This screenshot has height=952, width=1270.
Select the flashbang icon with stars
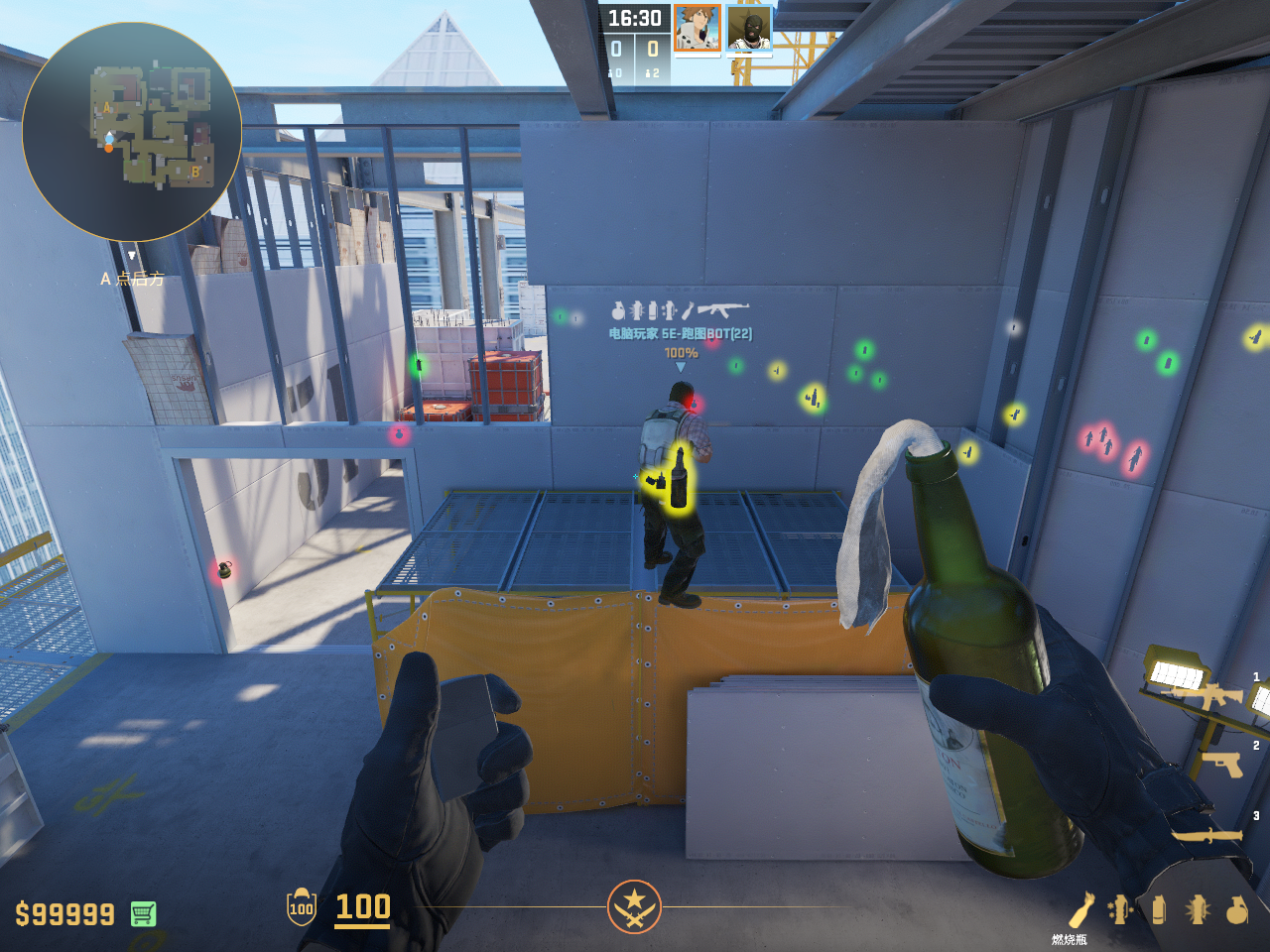pyautogui.click(x=1121, y=909)
